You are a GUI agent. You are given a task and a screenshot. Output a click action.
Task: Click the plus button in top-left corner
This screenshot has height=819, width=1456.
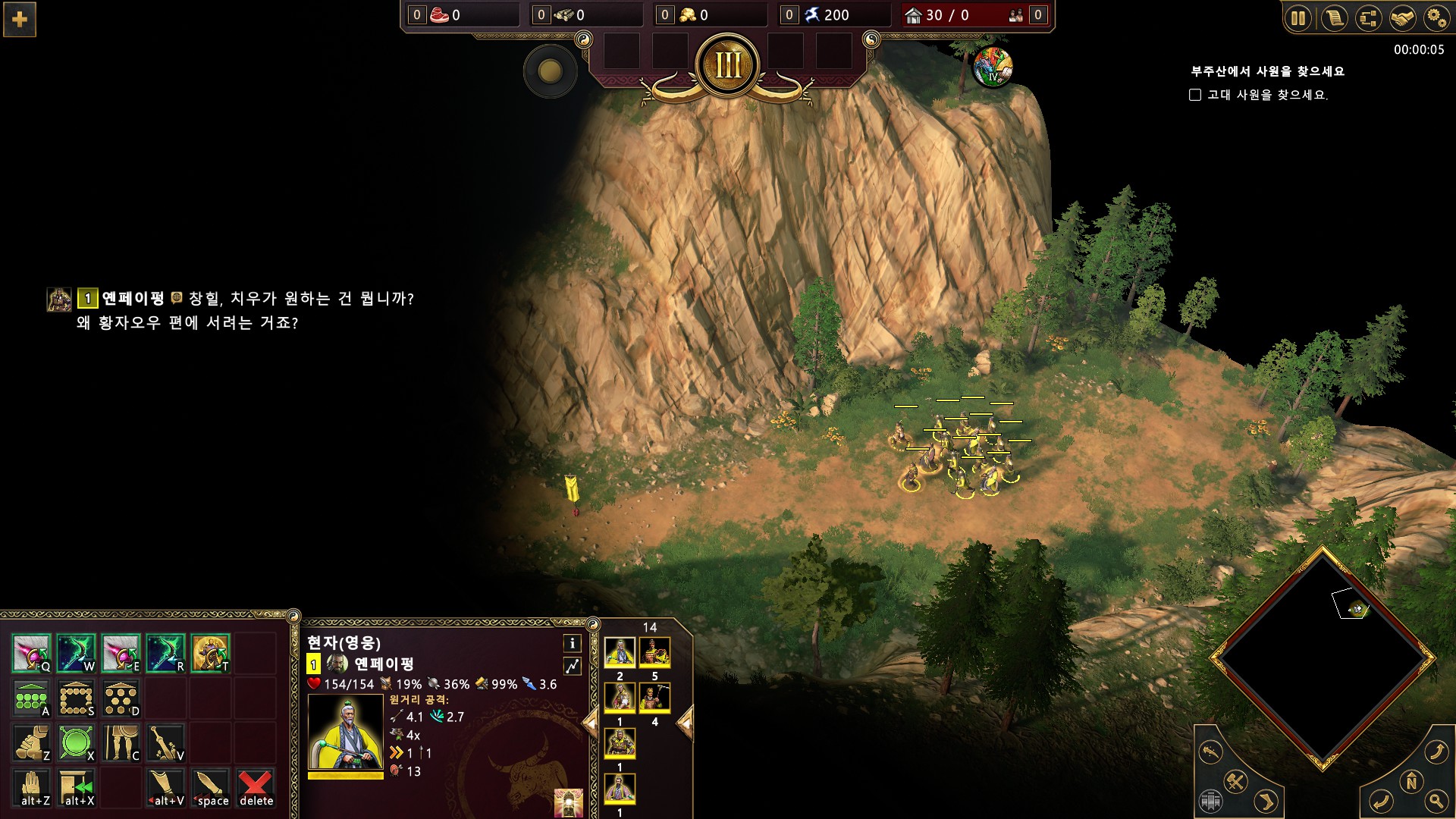coord(20,20)
